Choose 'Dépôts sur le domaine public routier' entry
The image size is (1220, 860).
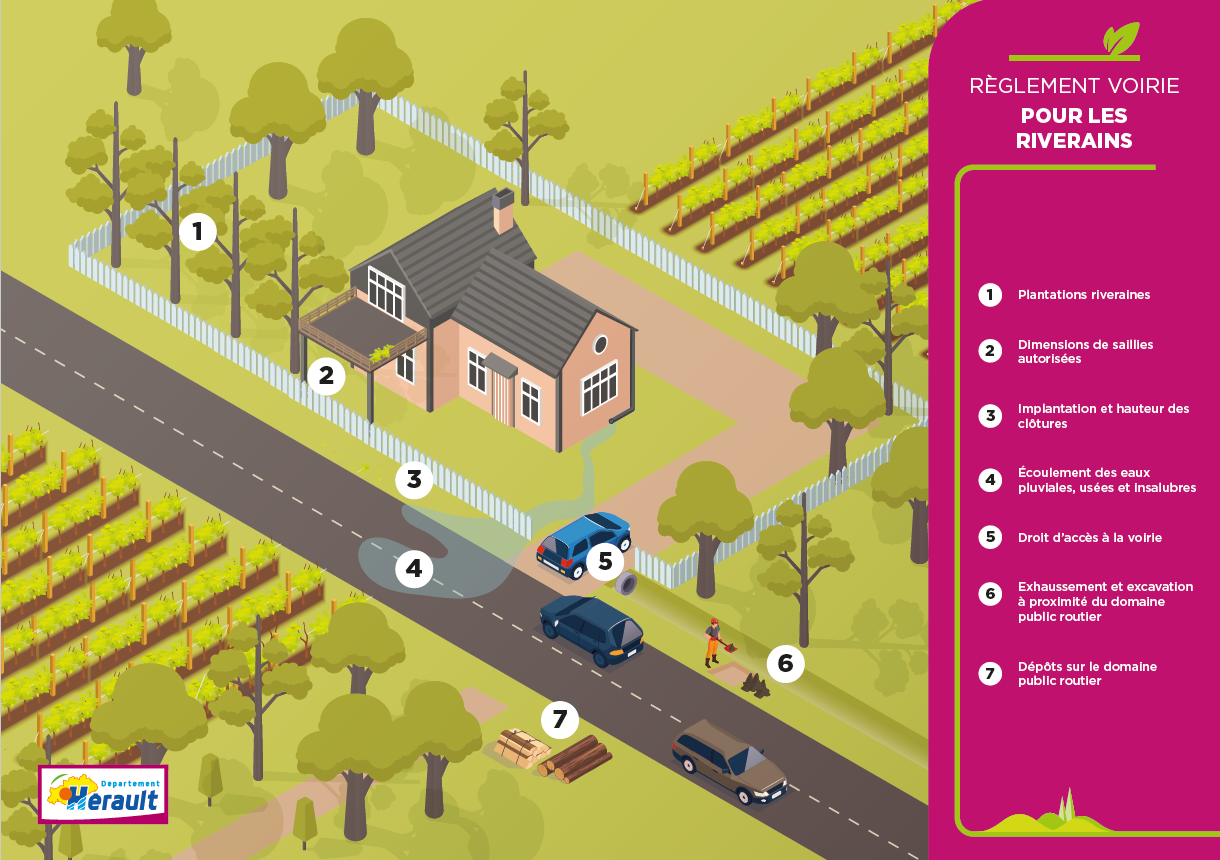coord(1072,673)
